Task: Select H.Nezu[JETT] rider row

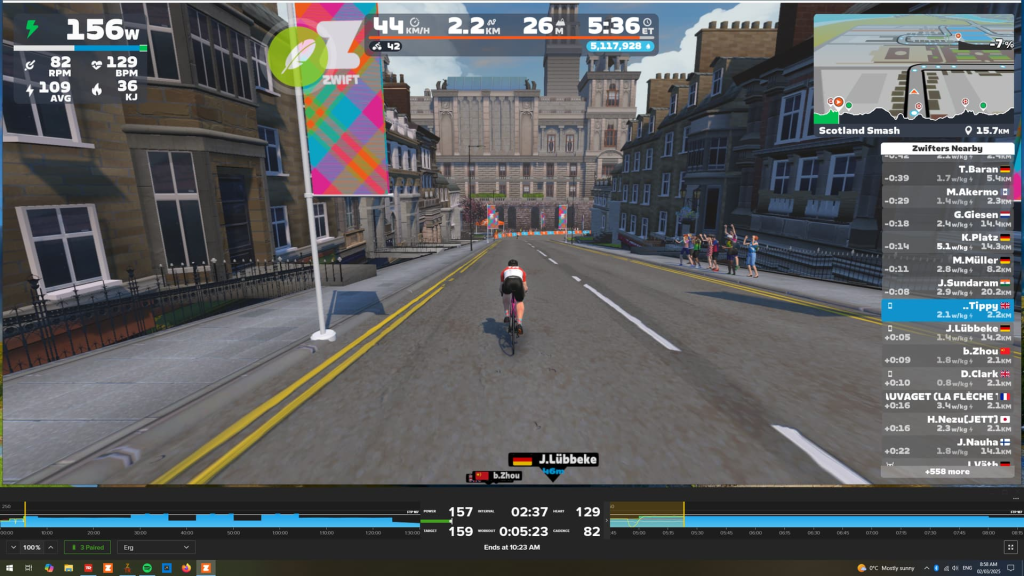Action: (x=947, y=424)
